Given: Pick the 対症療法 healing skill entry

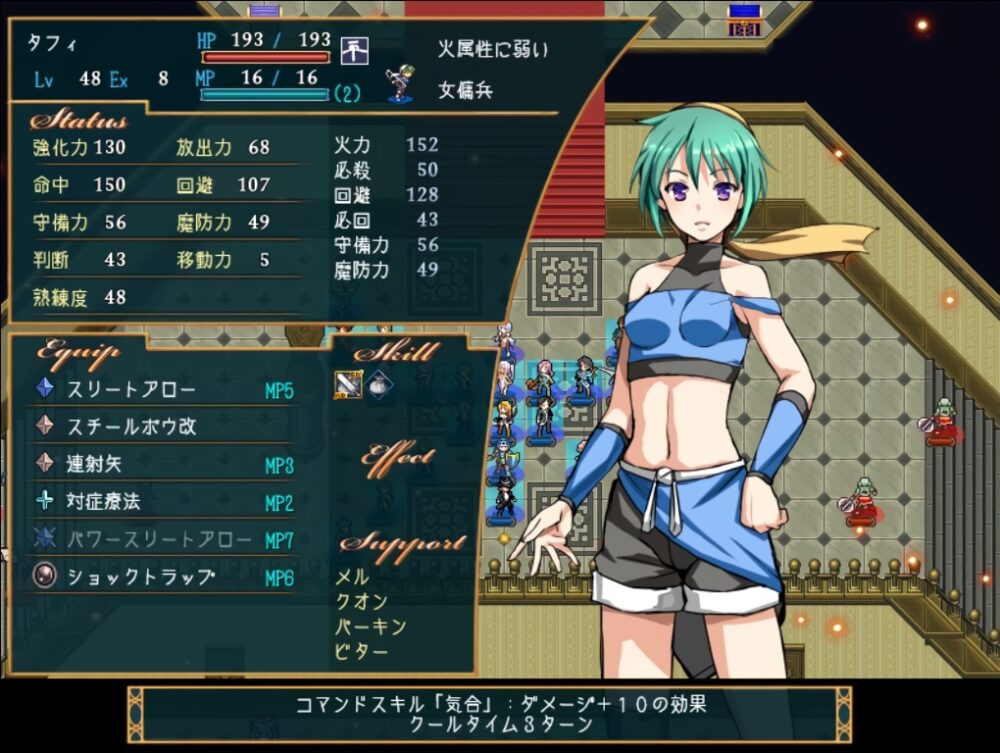Looking at the screenshot, I should coord(103,502).
